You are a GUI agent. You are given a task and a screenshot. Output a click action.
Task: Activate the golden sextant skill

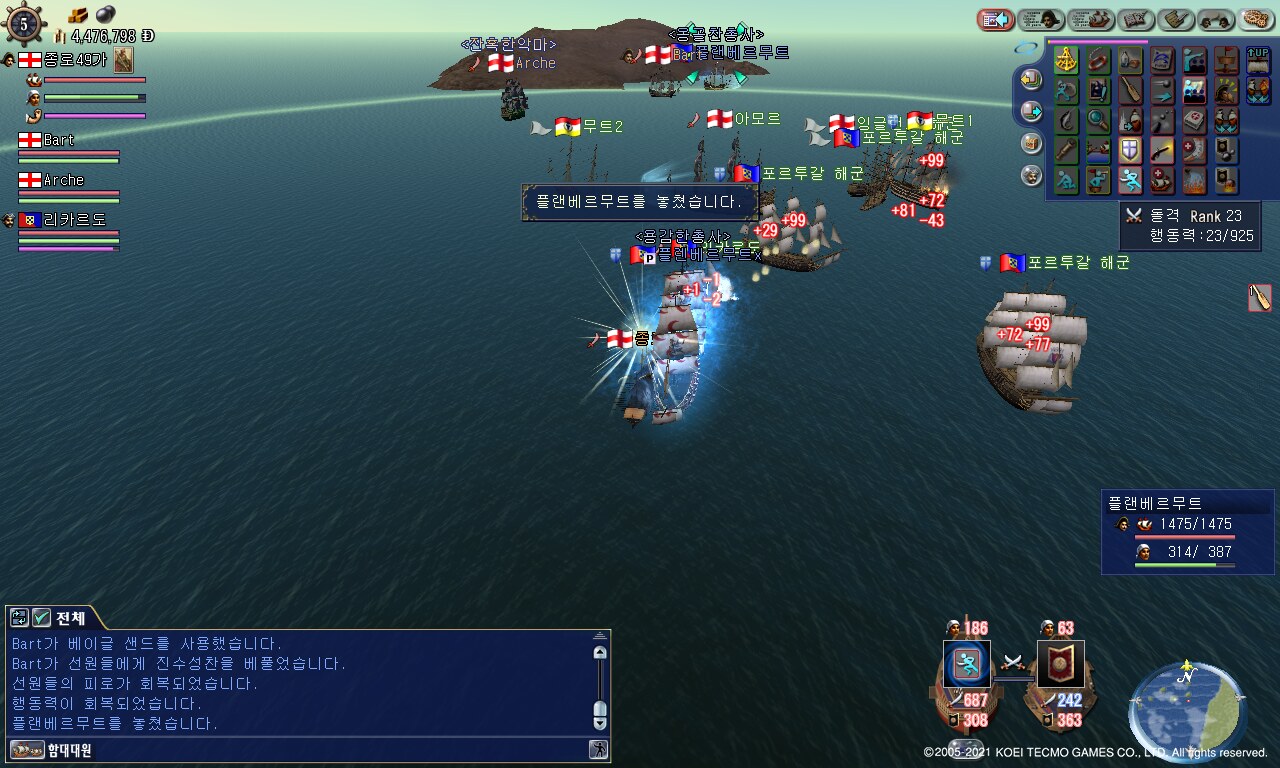[1066, 60]
